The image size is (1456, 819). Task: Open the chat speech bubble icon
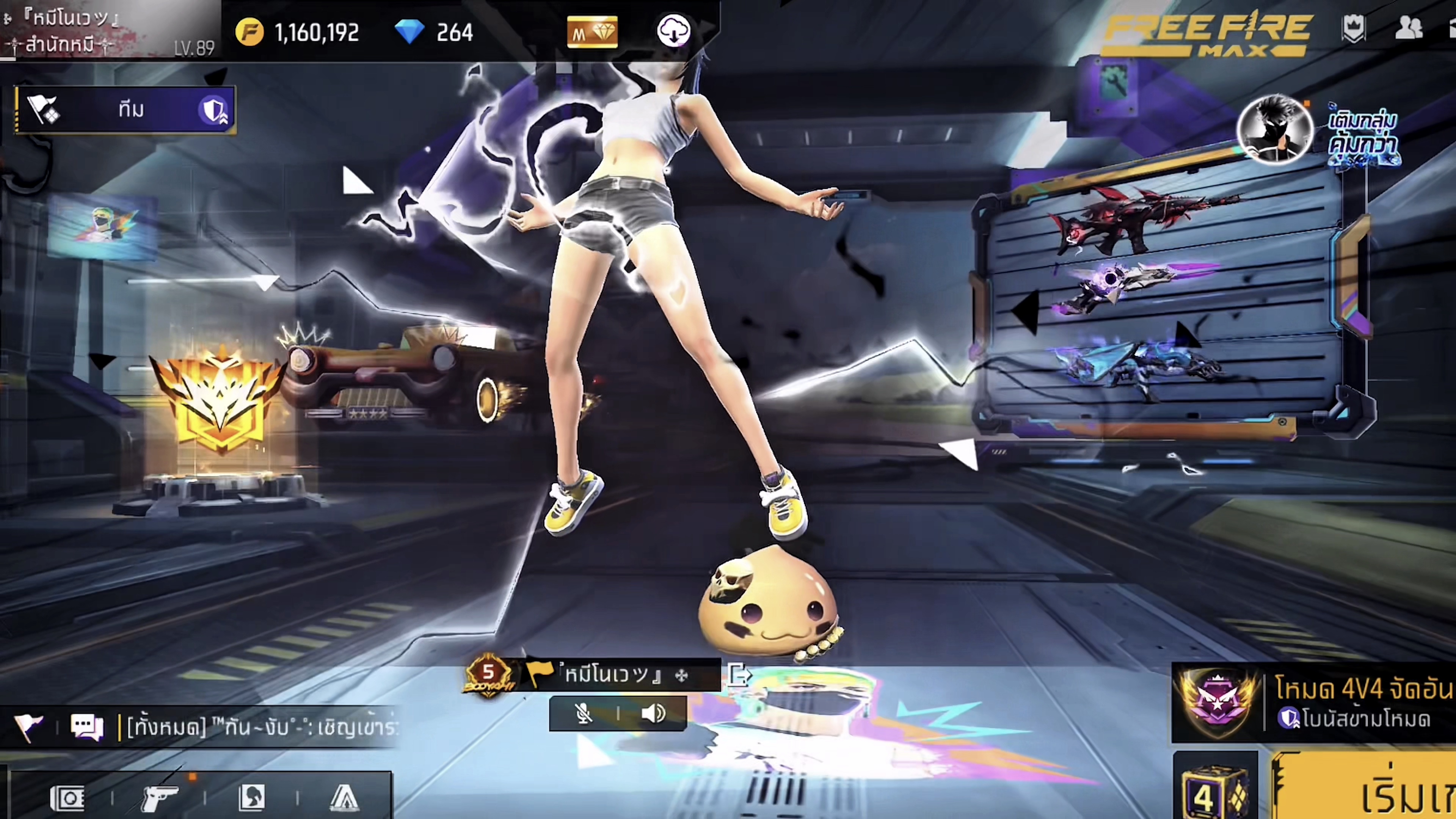click(86, 726)
